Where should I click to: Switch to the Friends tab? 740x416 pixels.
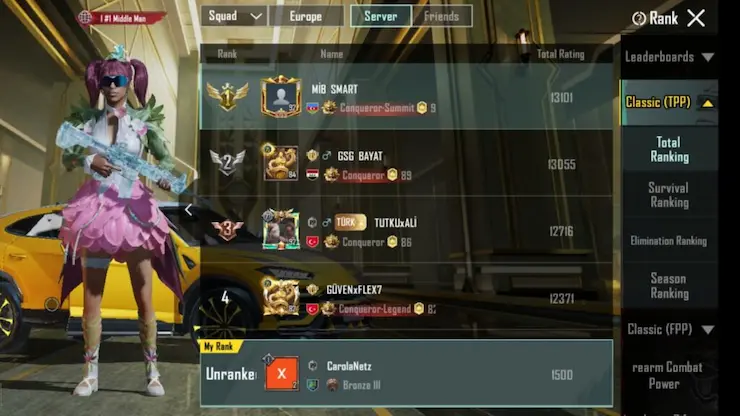coord(441,16)
